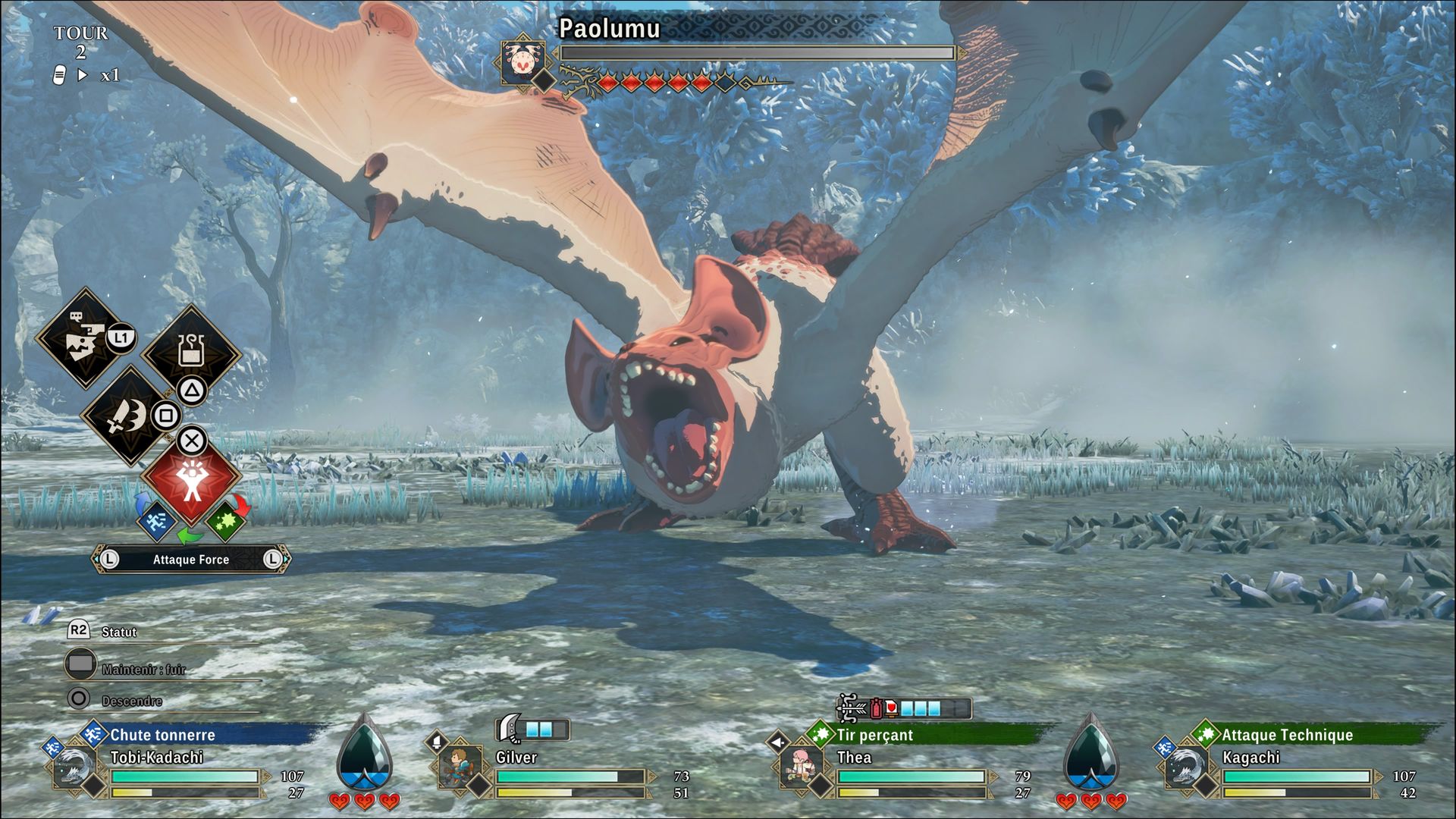Click the right kinship gauge gem

1090,753
